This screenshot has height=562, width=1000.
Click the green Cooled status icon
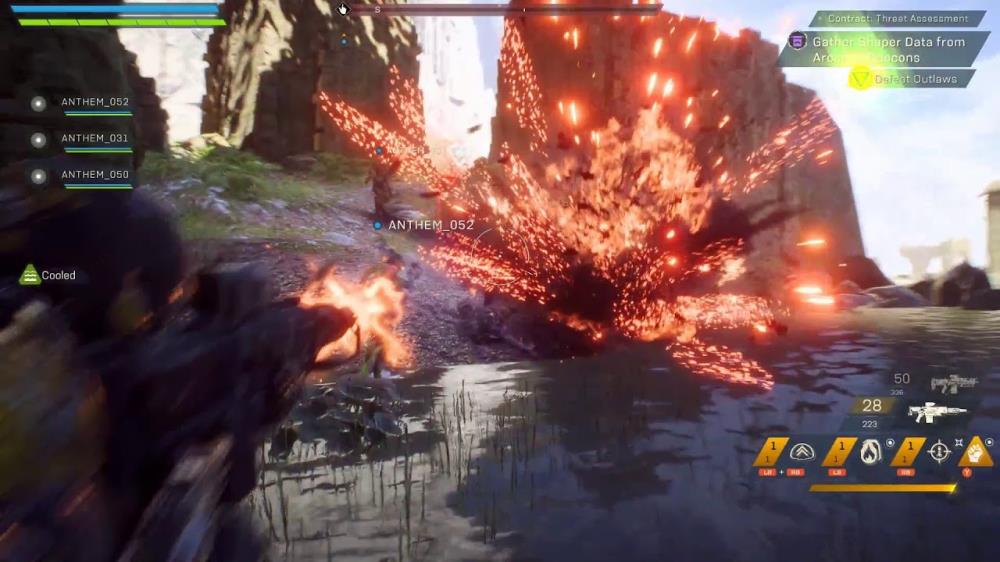click(31, 274)
